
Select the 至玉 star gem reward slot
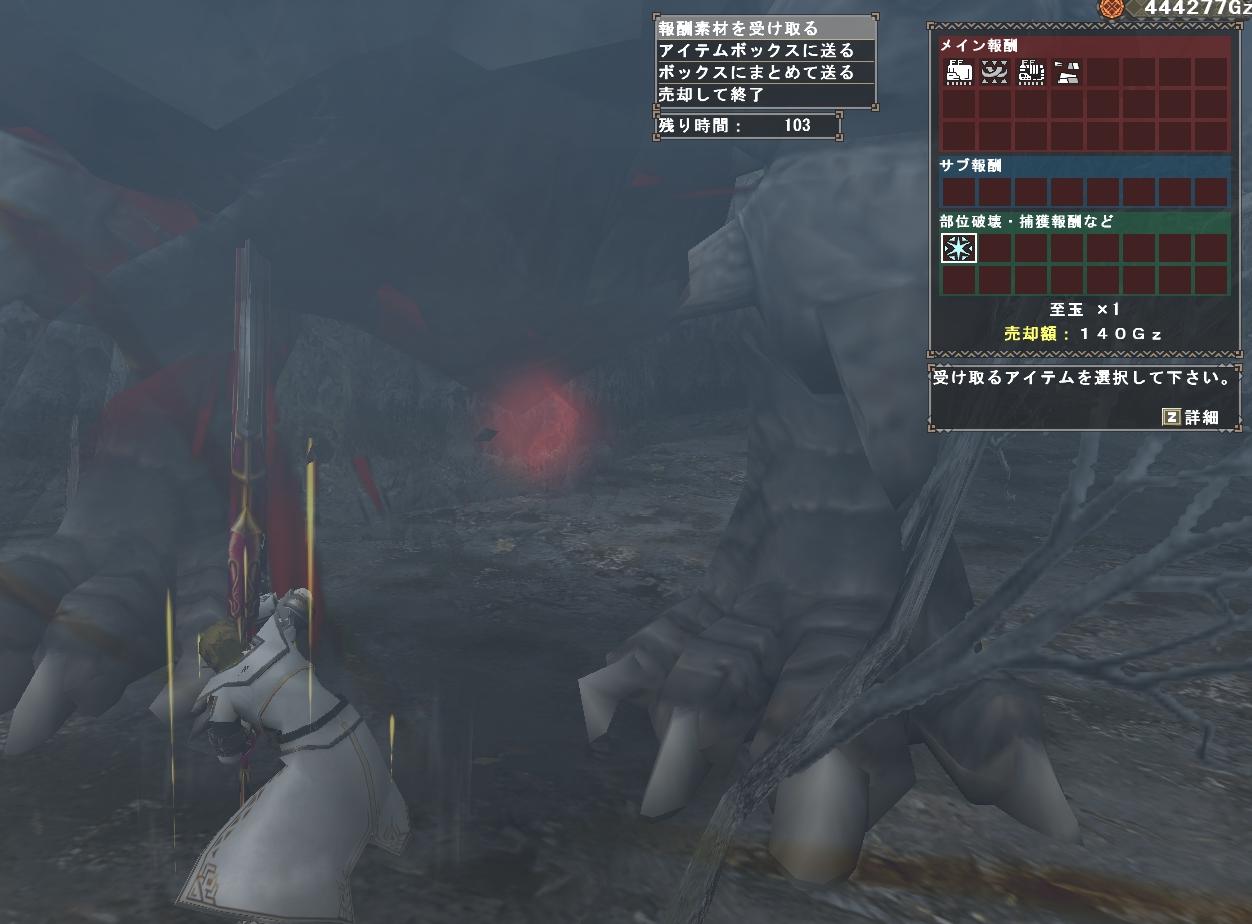[x=959, y=248]
